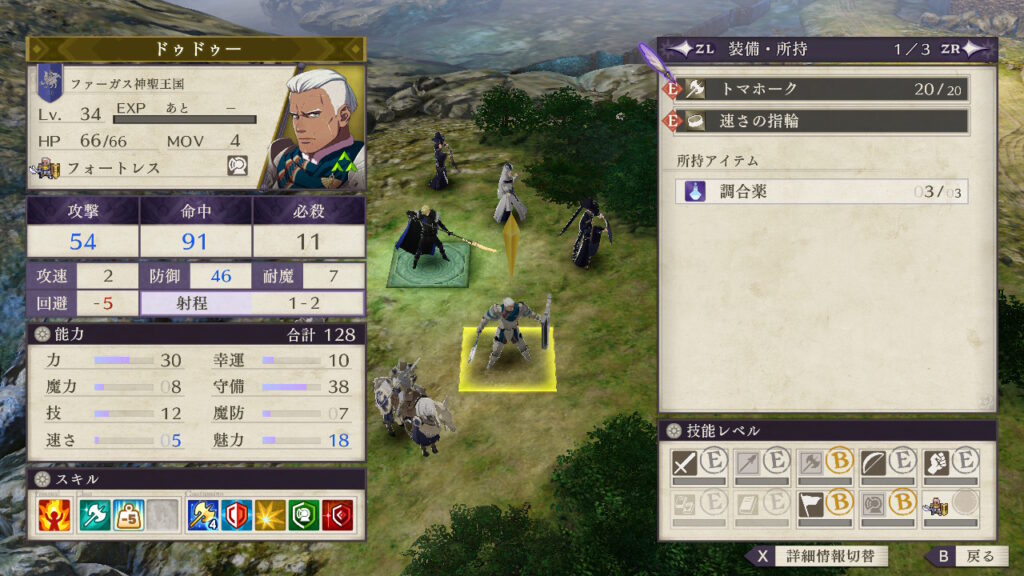Click the golden starburst skill icon
The height and width of the screenshot is (576, 1024).
tap(270, 515)
